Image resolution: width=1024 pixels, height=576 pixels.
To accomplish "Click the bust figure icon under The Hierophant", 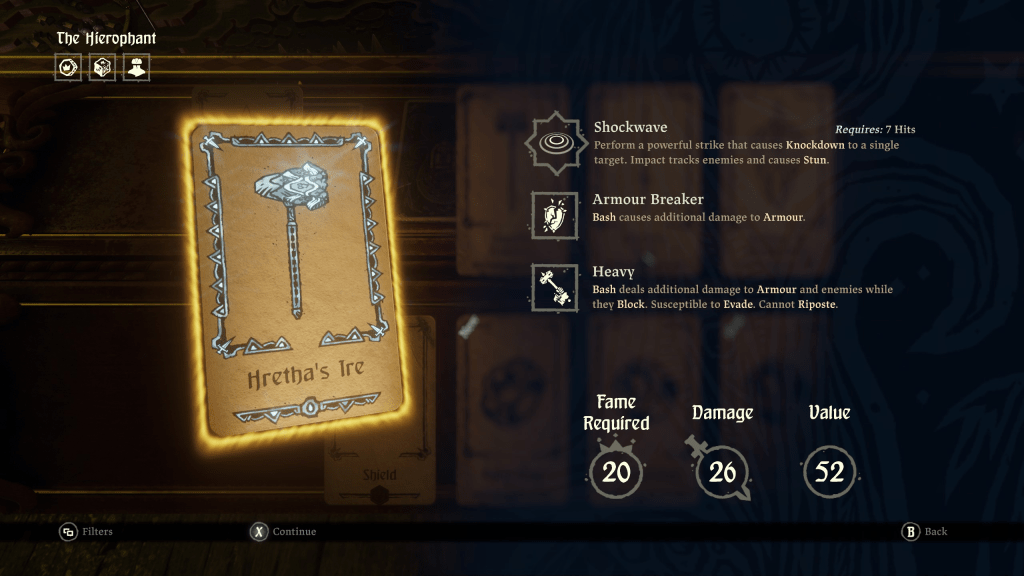I will coord(136,68).
